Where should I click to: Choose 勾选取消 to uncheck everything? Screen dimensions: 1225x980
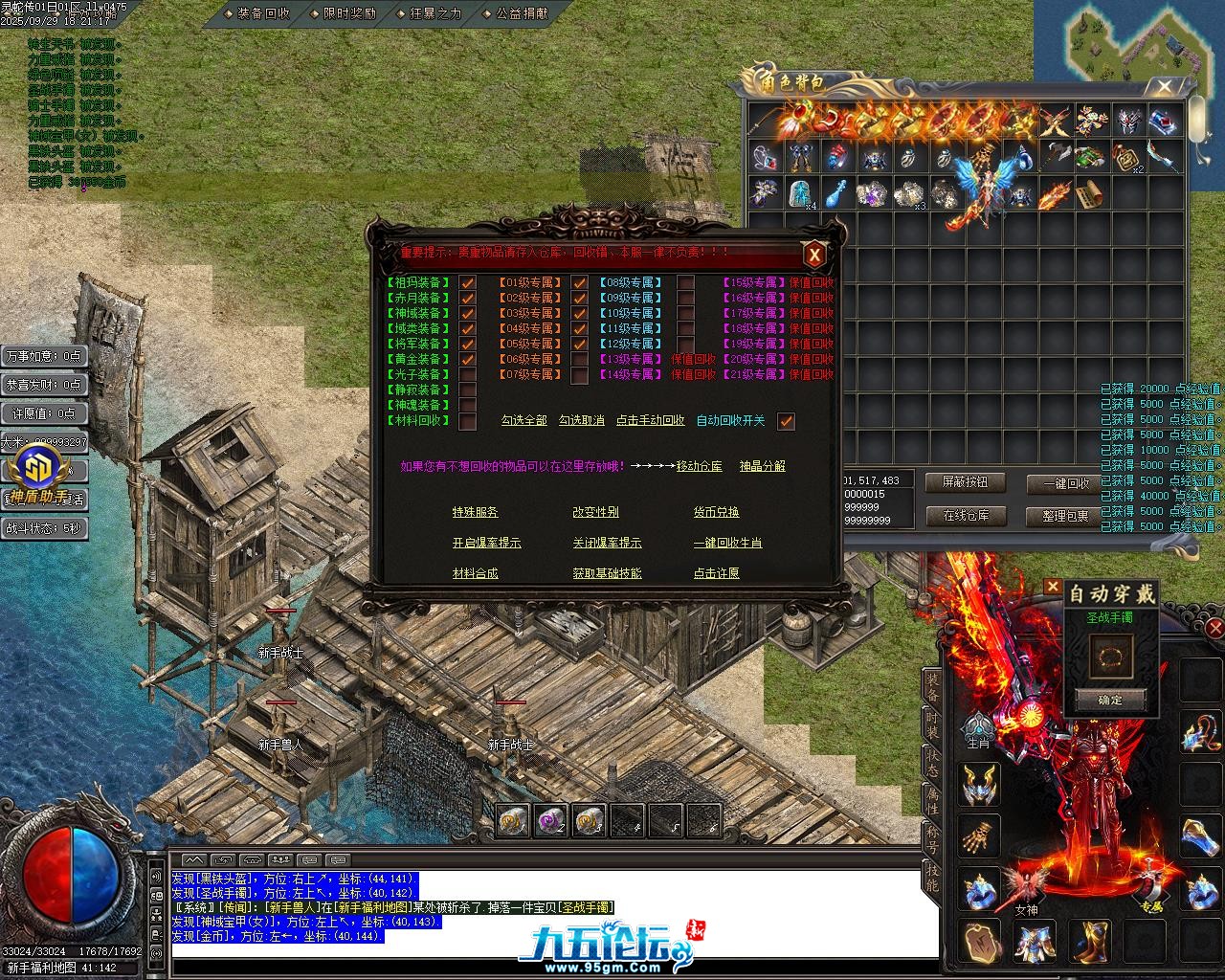[582, 420]
